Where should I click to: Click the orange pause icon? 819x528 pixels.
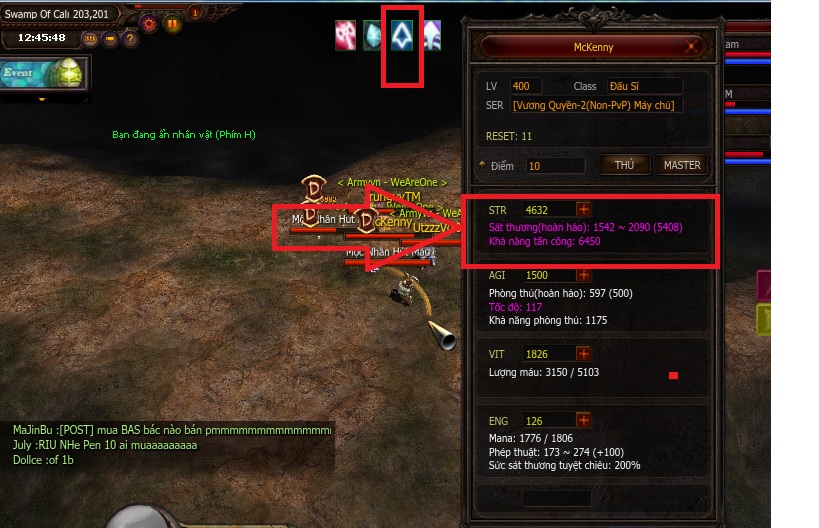coord(172,24)
